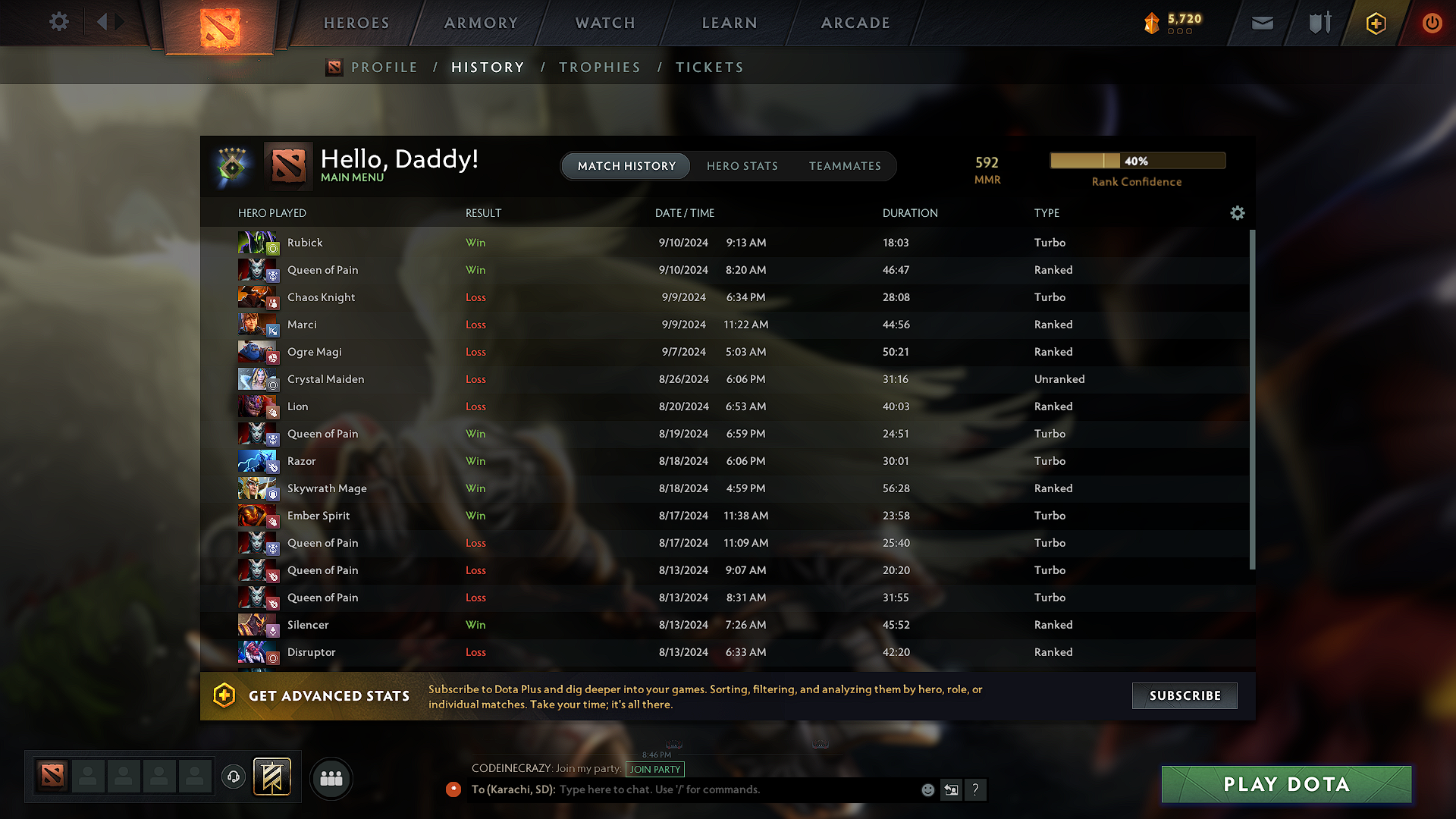Viewport: 1456px width, 819px height.
Task: Open Dota Plus with the gold hexagon icon
Action: 1375,23
